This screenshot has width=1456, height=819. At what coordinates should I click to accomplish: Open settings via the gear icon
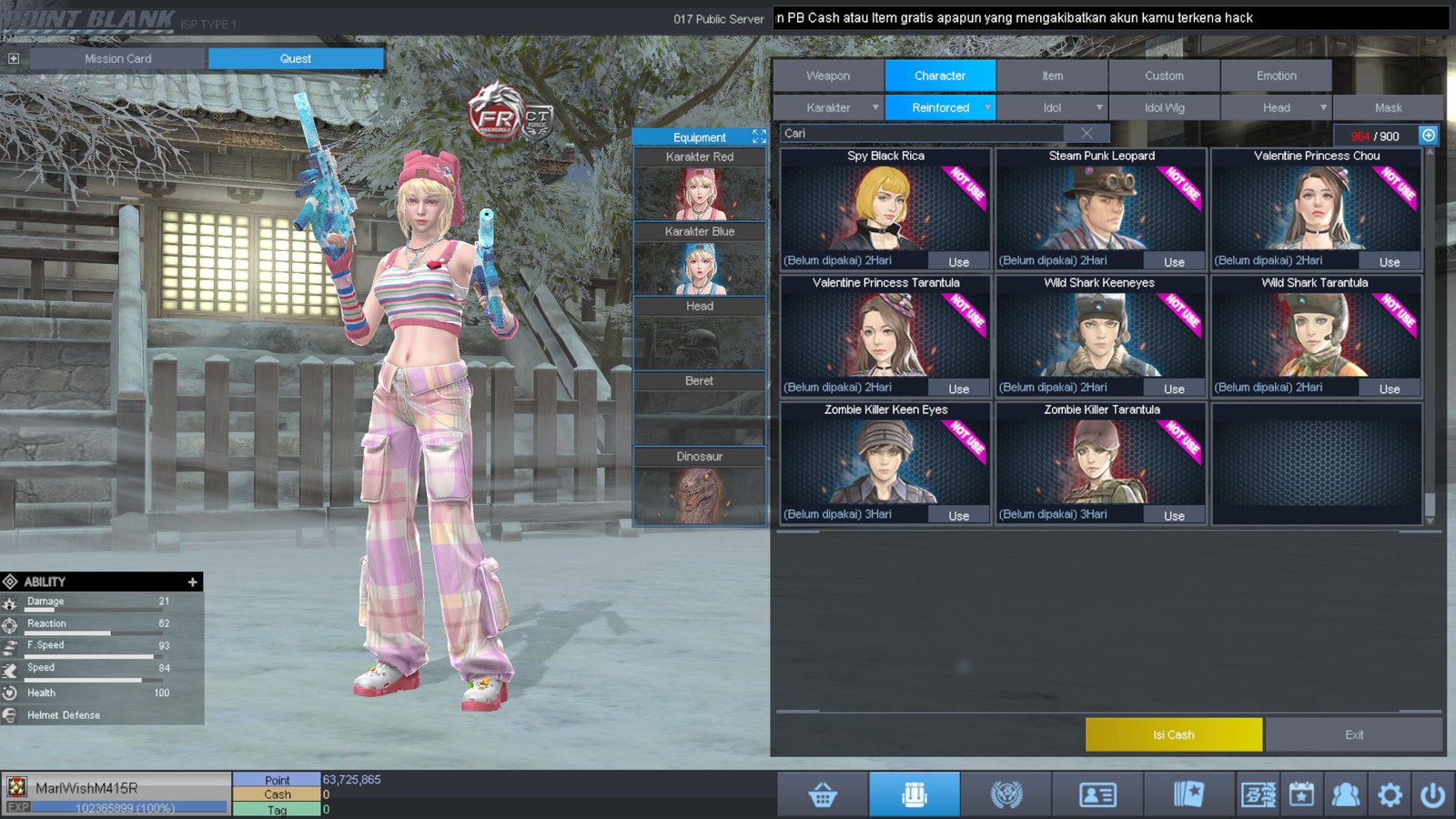click(1390, 794)
